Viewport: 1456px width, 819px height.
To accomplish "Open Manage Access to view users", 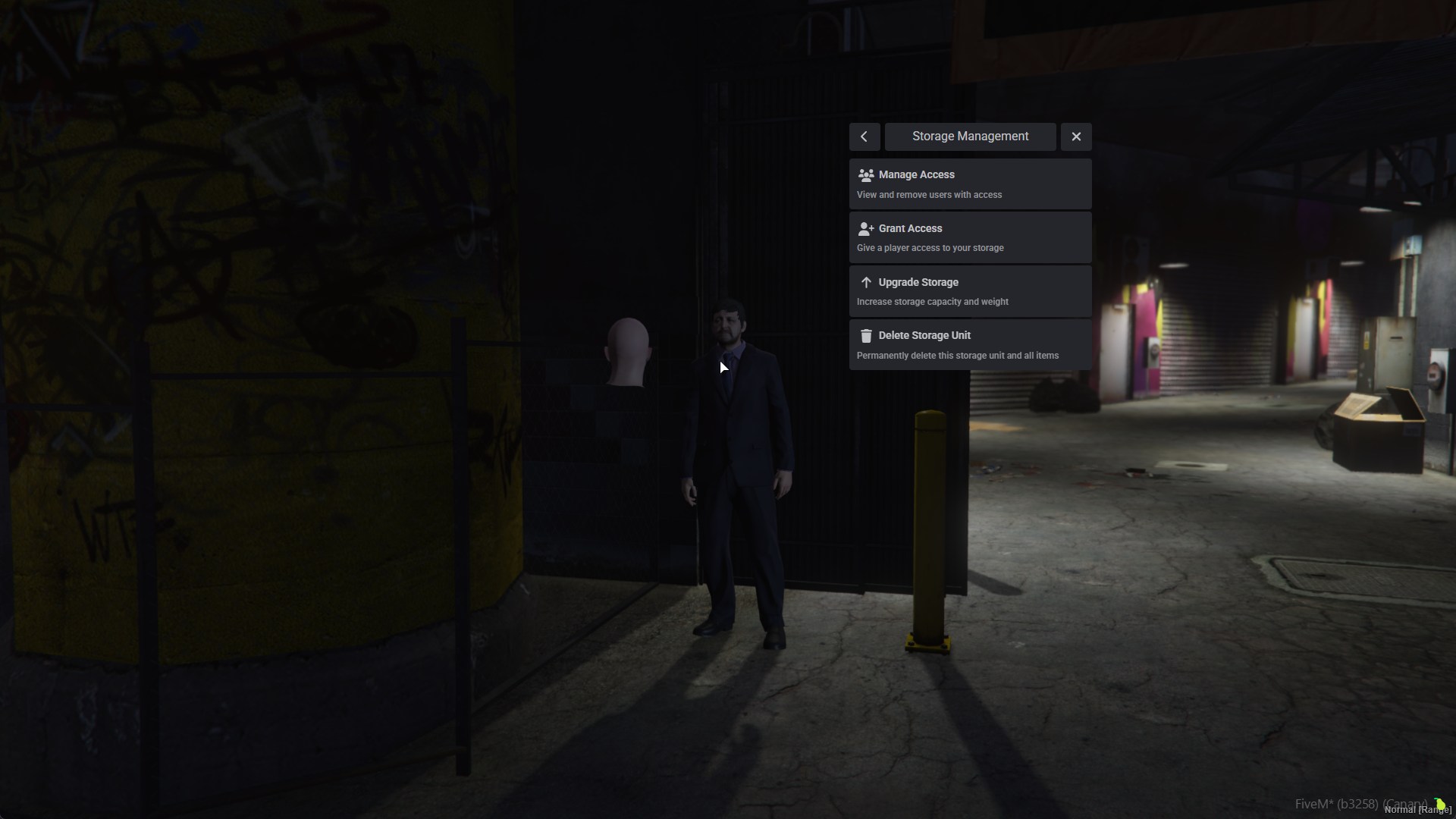I will point(970,184).
